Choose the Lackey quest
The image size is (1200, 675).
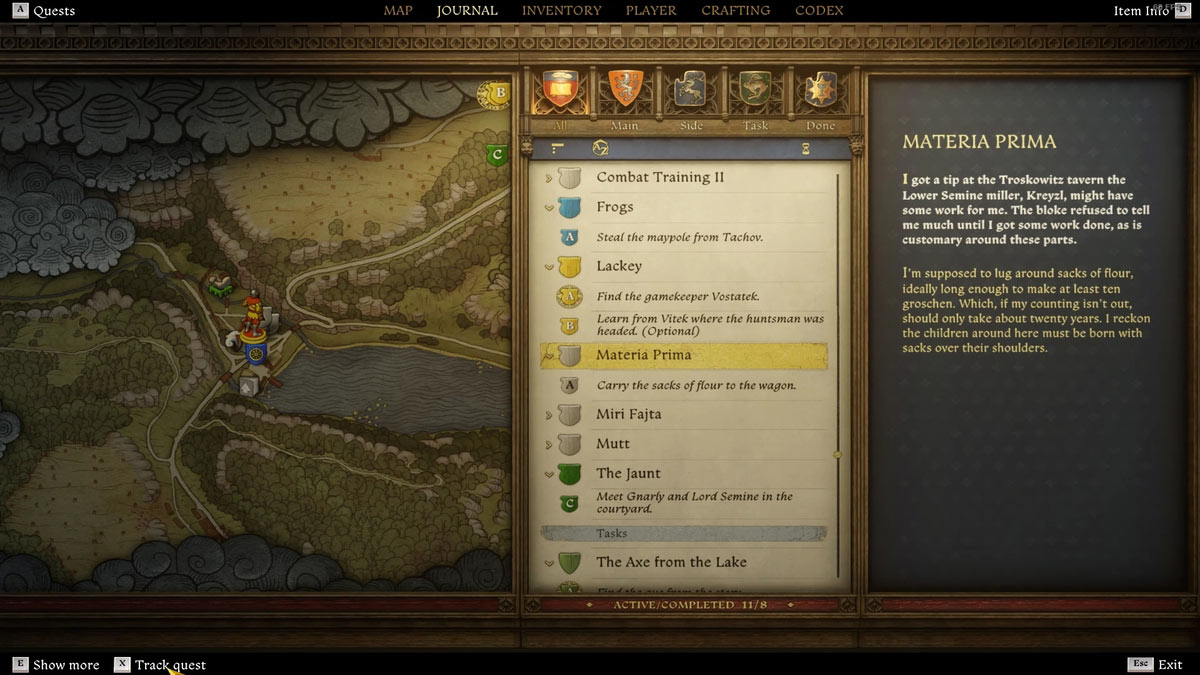click(x=619, y=266)
